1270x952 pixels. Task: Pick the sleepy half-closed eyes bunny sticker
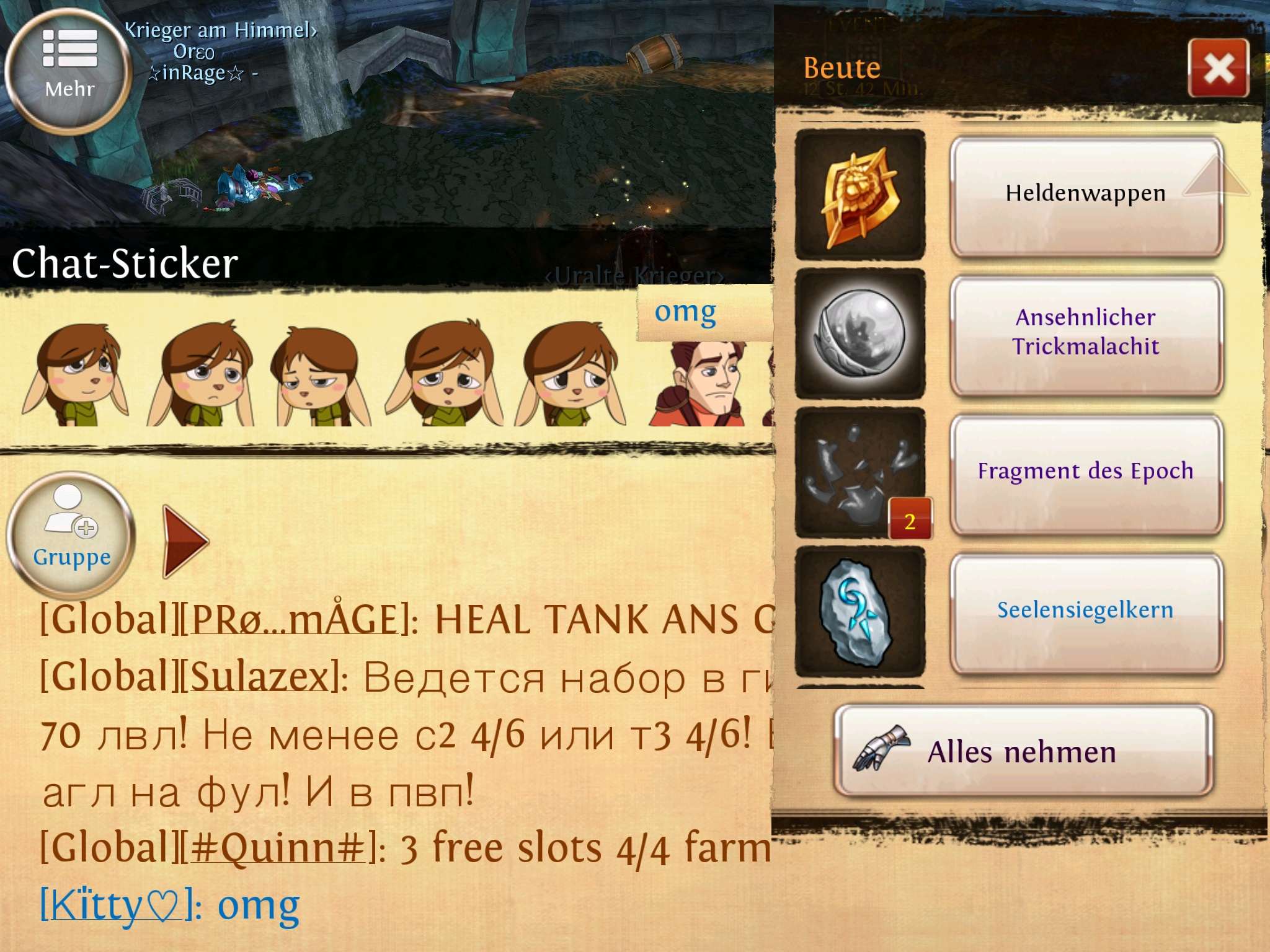click(321, 376)
